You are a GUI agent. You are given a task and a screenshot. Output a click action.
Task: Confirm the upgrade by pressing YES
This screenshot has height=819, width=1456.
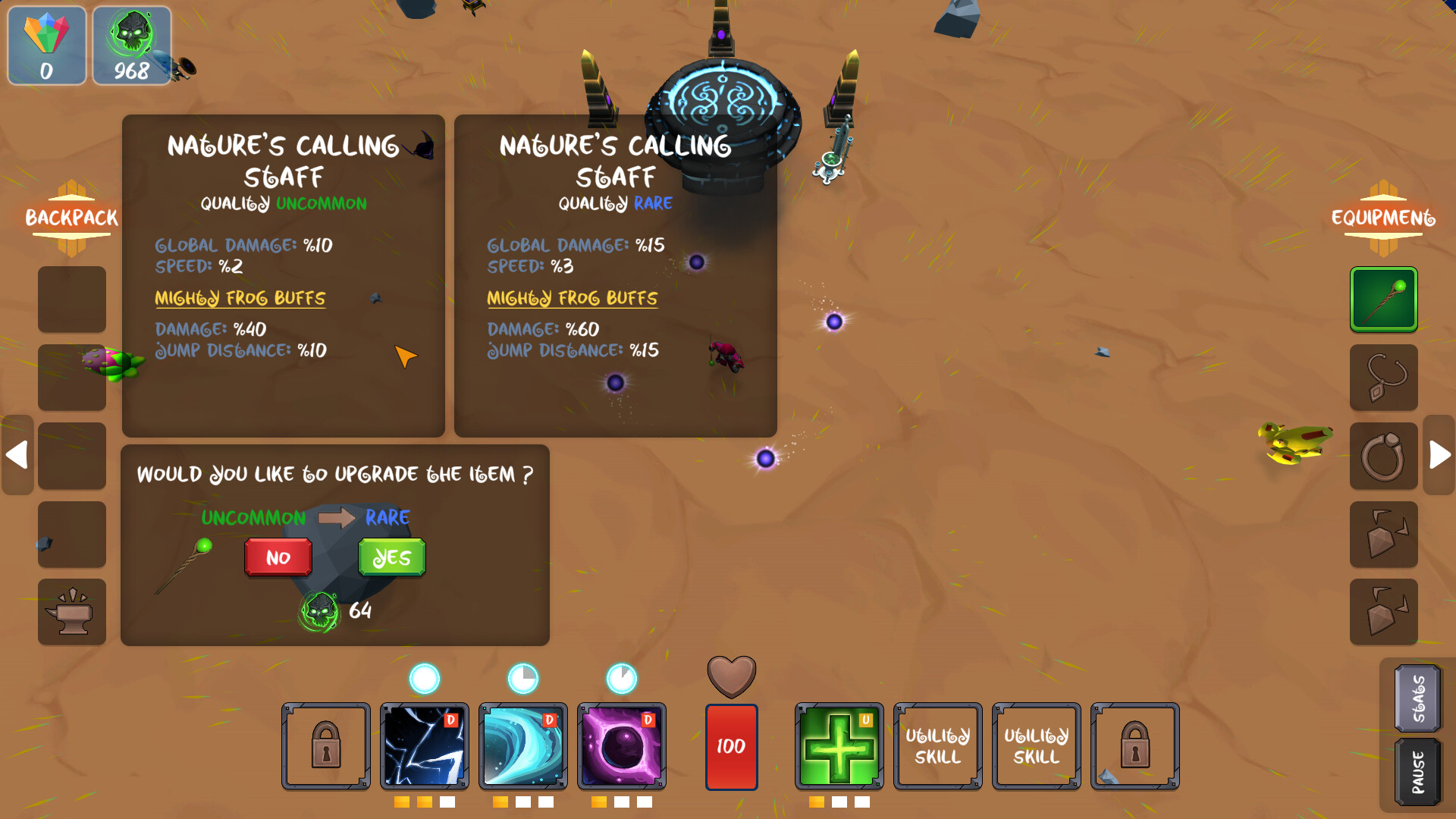(x=391, y=557)
